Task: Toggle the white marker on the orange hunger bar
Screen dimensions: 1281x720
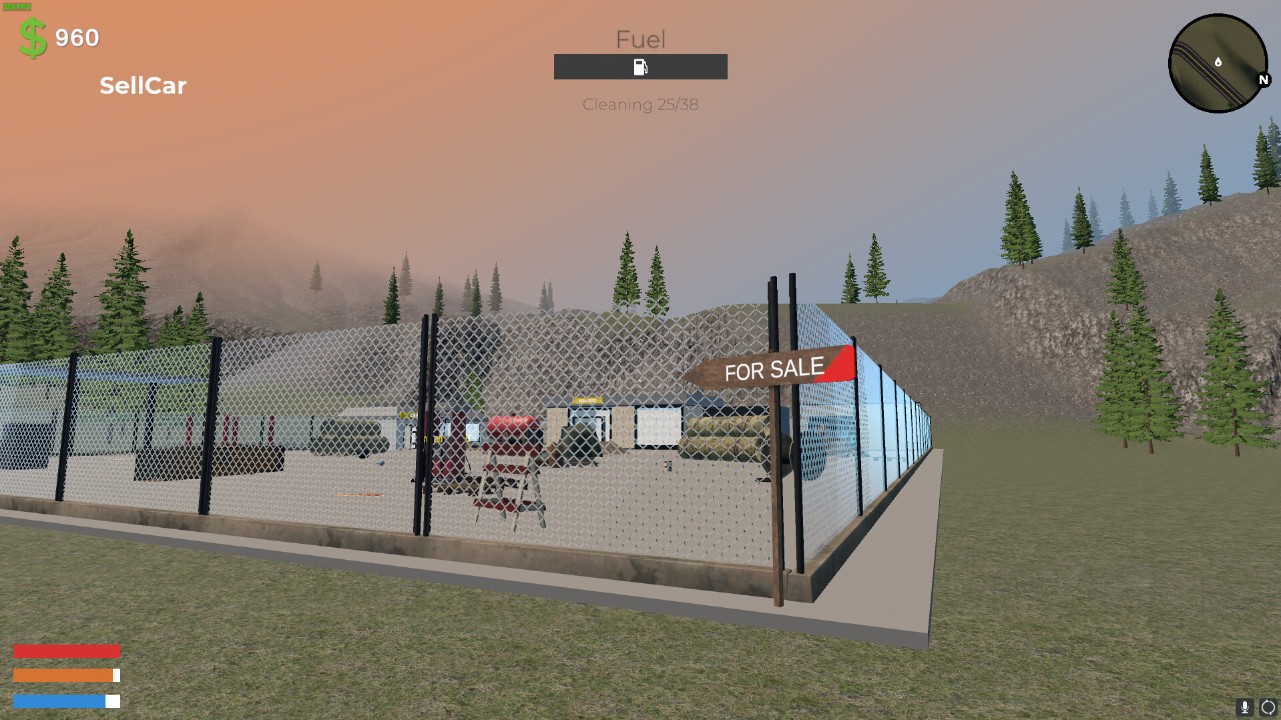Action: [x=117, y=674]
